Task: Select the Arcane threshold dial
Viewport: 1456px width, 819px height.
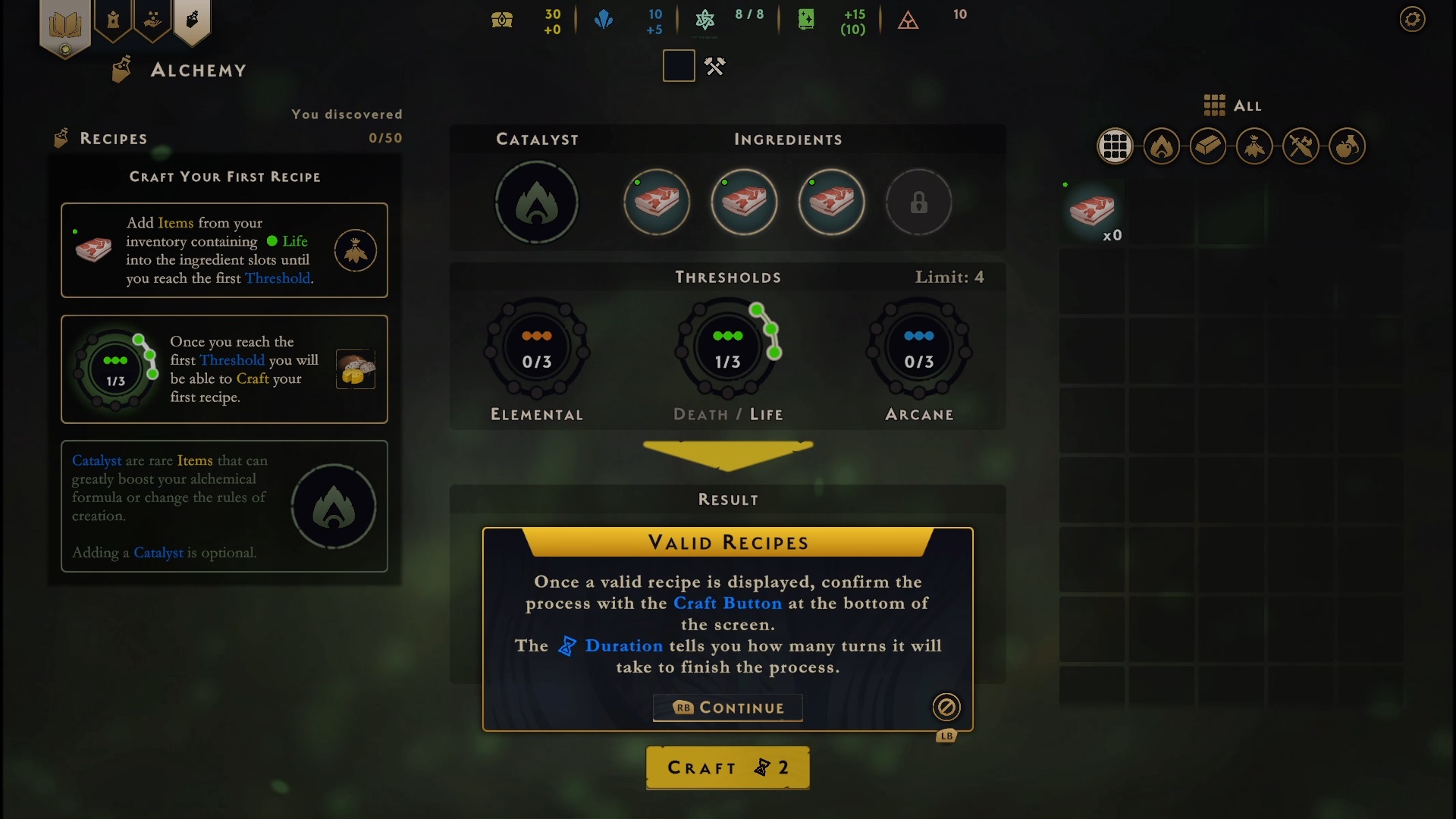Action: coord(918,350)
